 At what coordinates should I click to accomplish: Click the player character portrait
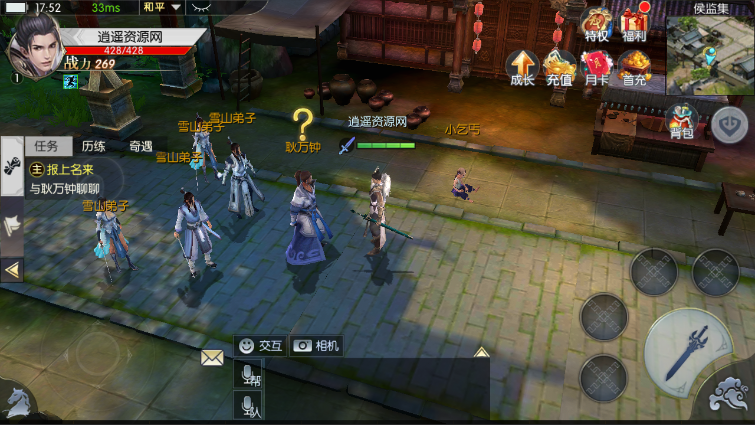click(x=33, y=48)
